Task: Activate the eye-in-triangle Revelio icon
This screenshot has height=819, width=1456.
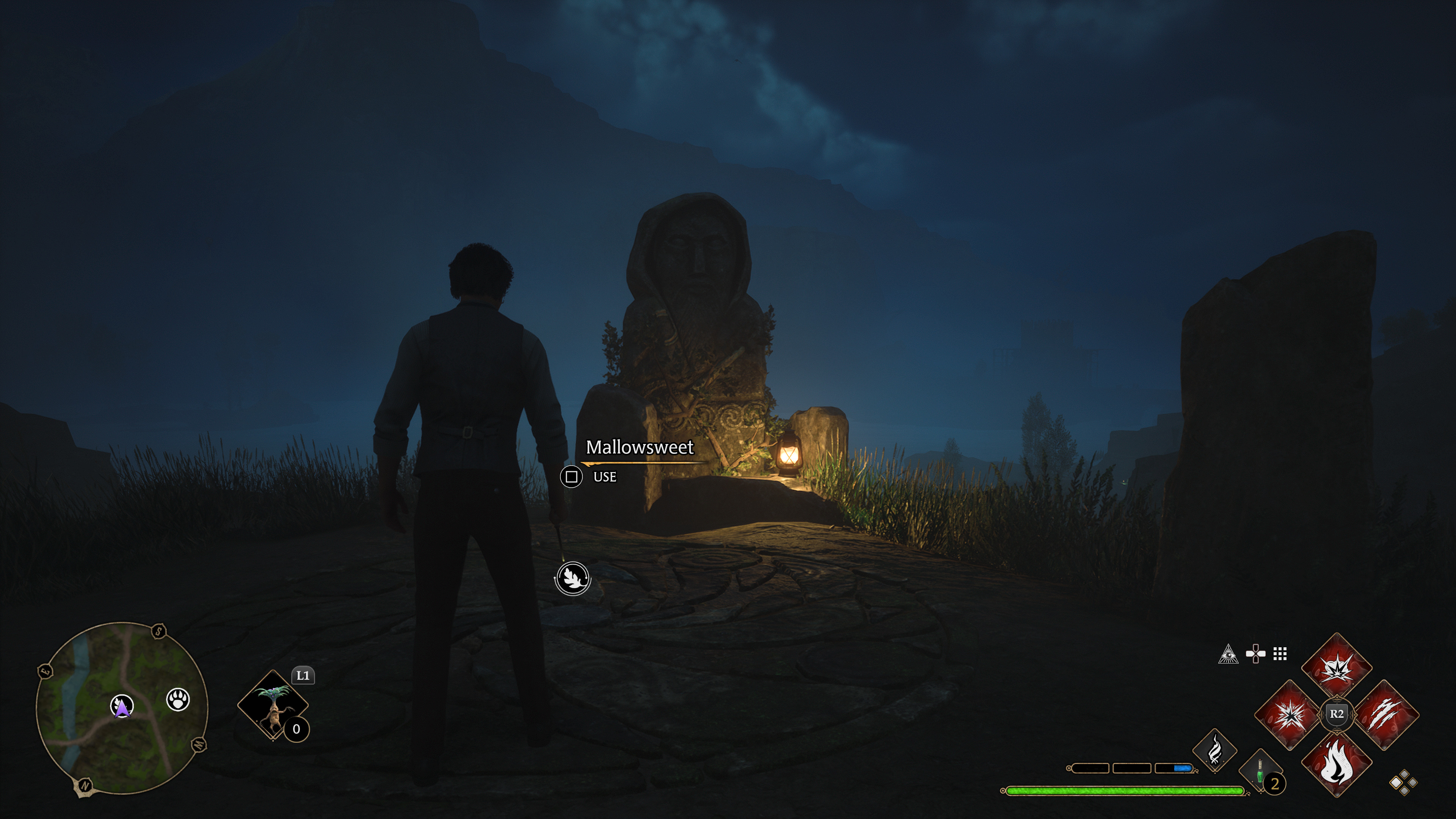Action: tap(1228, 654)
